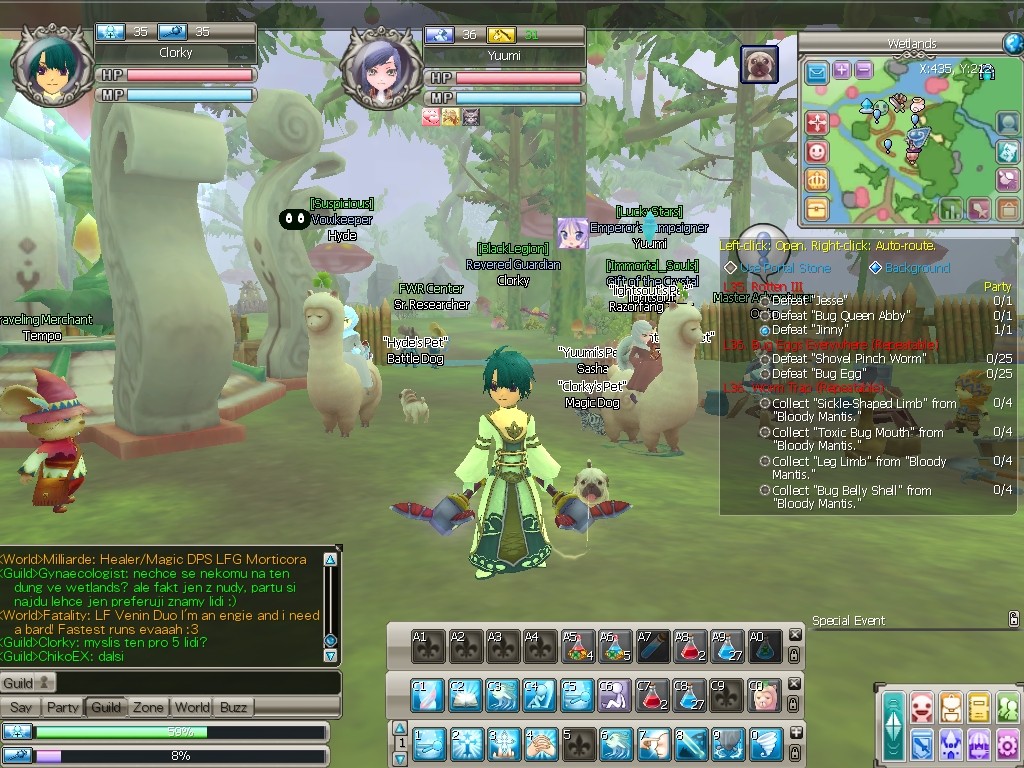1024x768 pixels.
Task: Switch chat to the World tab
Action: click(192, 707)
